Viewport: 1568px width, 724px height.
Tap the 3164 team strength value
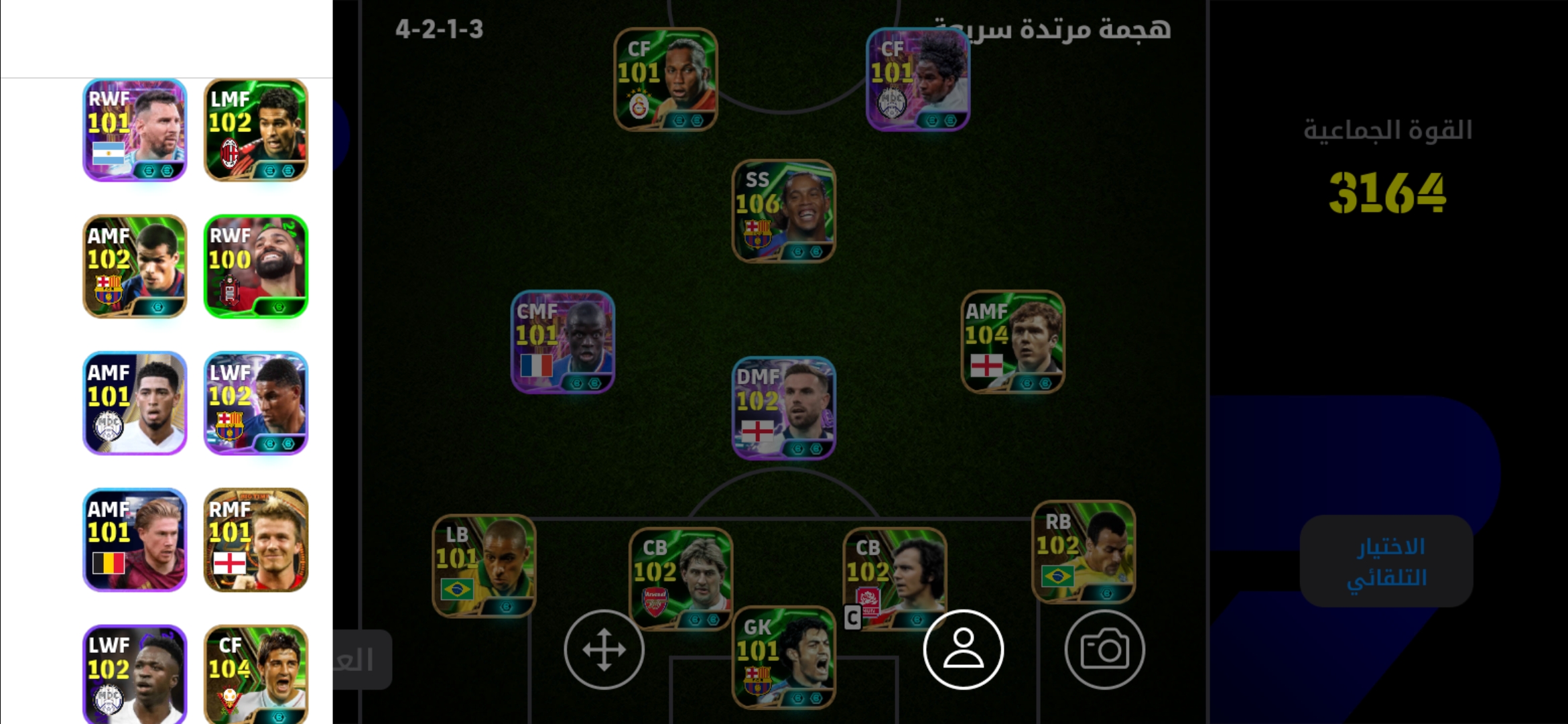point(1386,194)
